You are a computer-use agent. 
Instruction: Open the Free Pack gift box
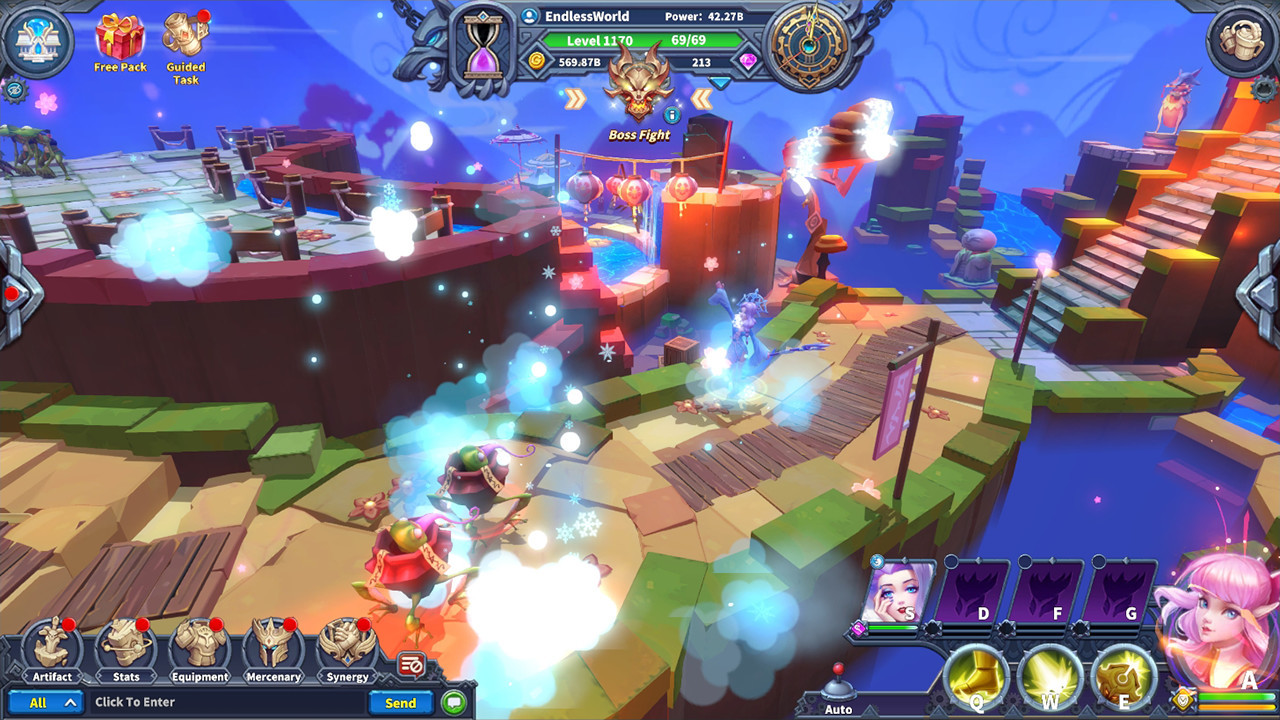pyautogui.click(x=120, y=38)
